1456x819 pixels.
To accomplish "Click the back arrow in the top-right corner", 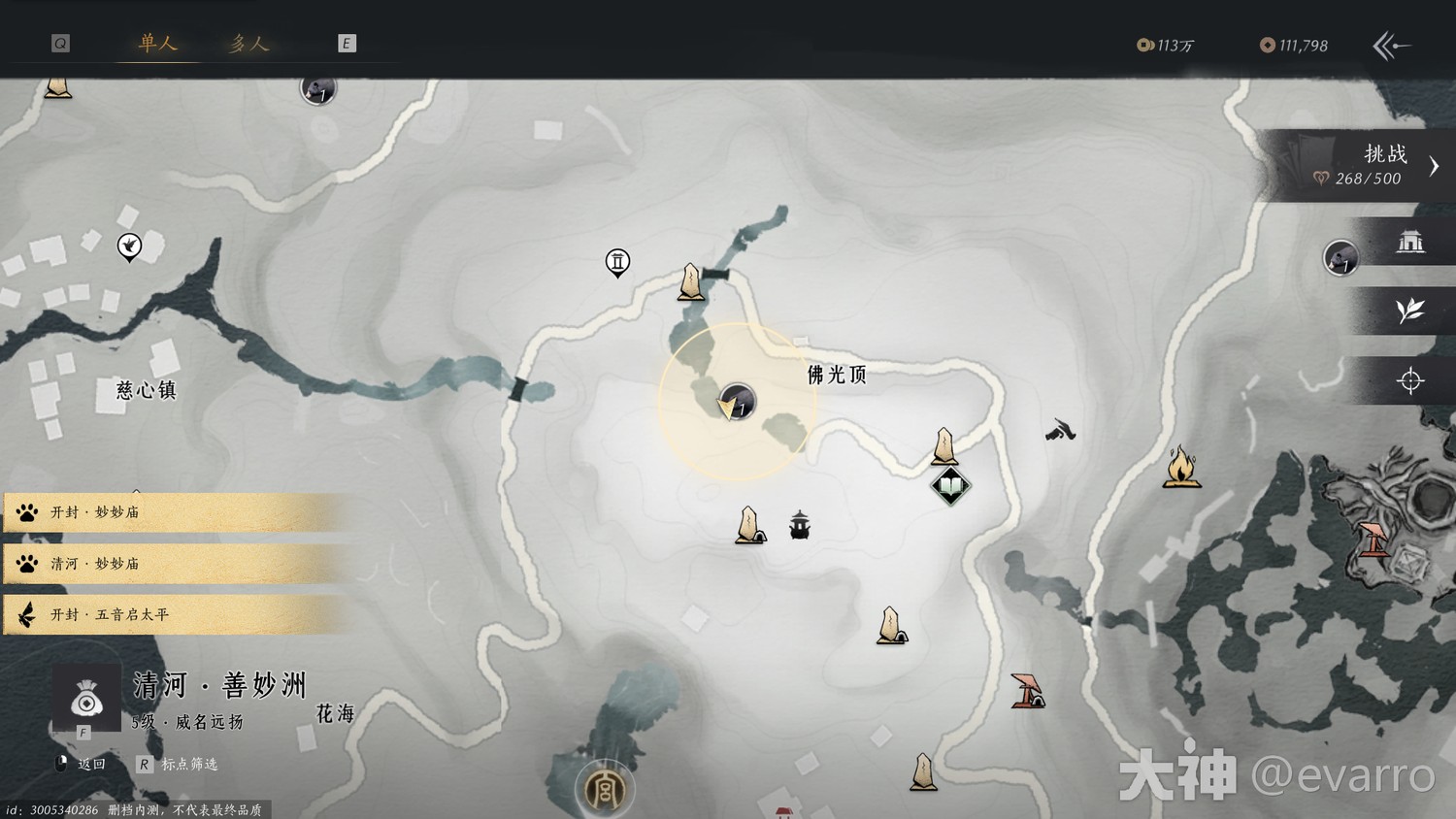I will click(x=1391, y=46).
